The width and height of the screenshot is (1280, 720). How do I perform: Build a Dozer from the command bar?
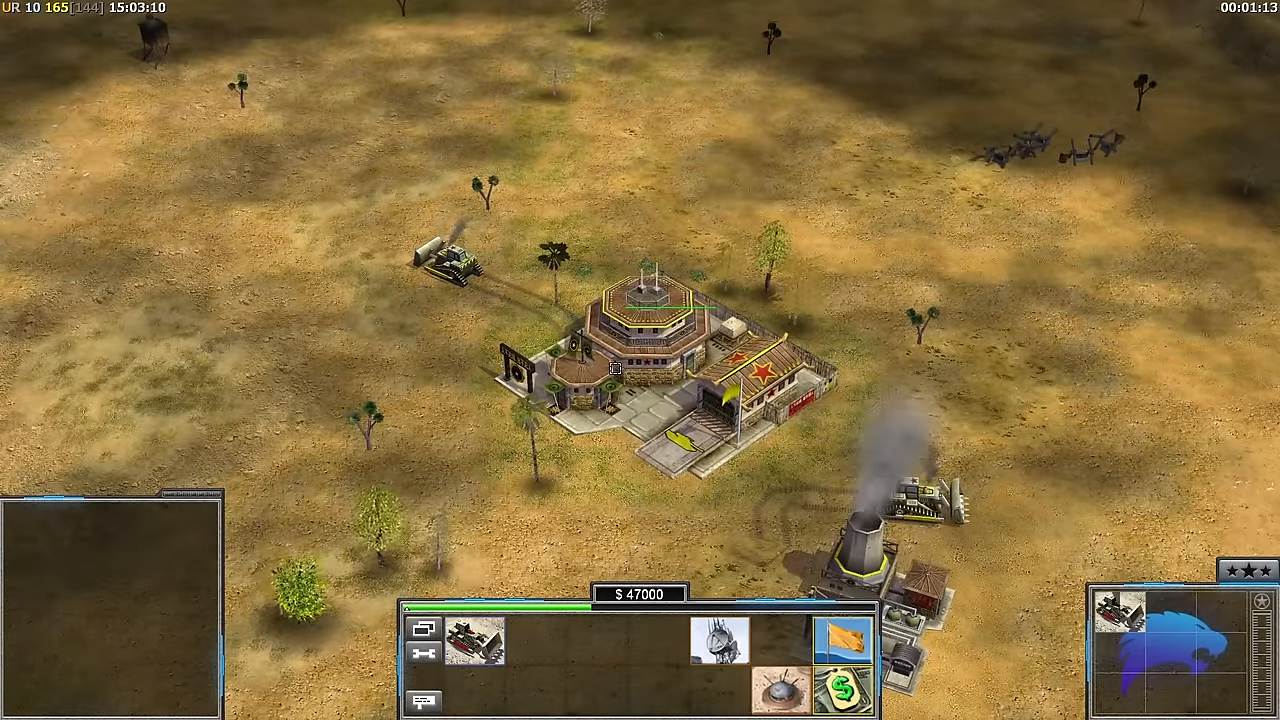tap(475, 641)
